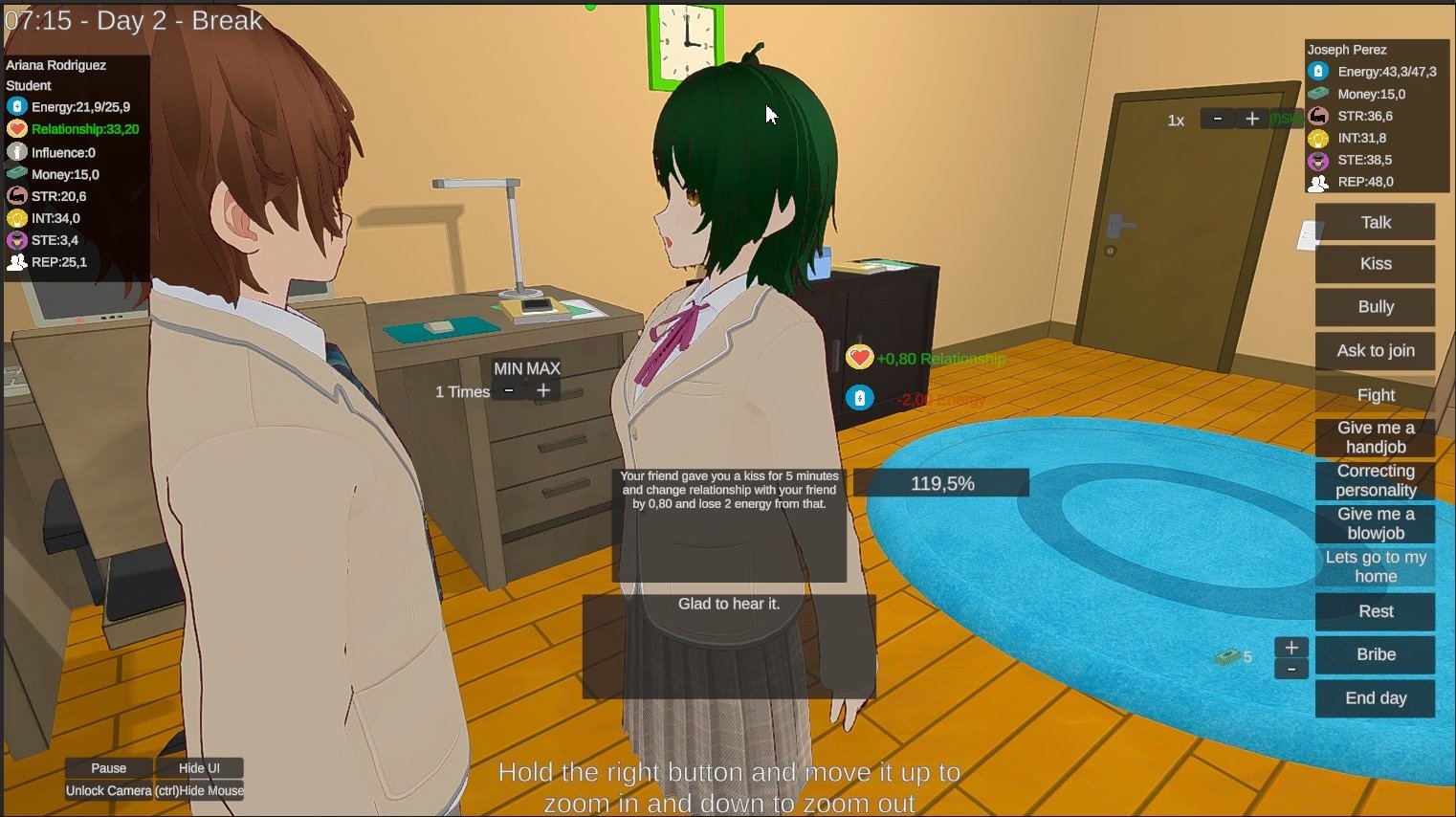Increase the game speed with plus
The image size is (1456, 817).
[x=1251, y=119]
